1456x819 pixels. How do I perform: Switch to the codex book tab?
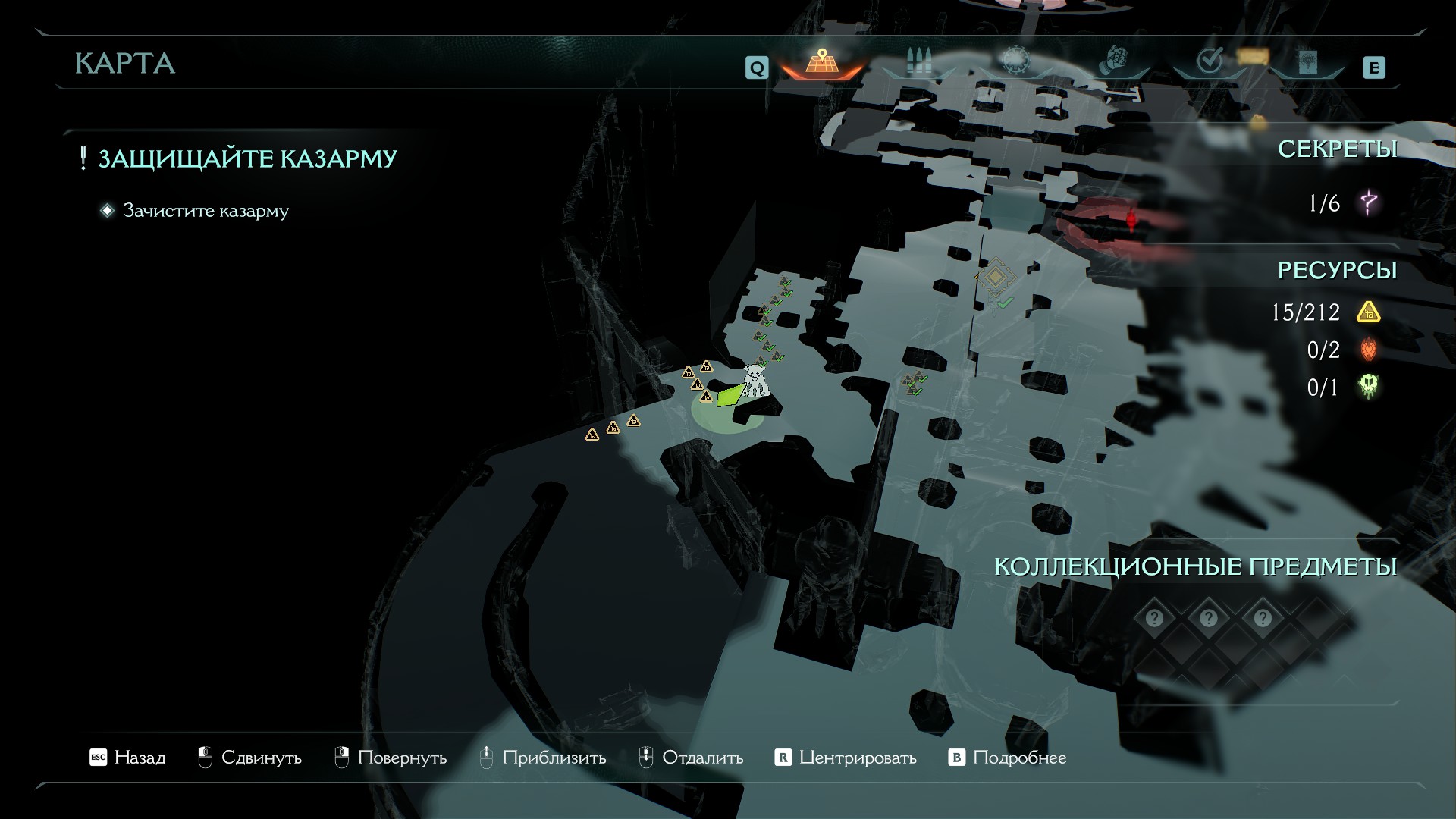(x=1308, y=62)
